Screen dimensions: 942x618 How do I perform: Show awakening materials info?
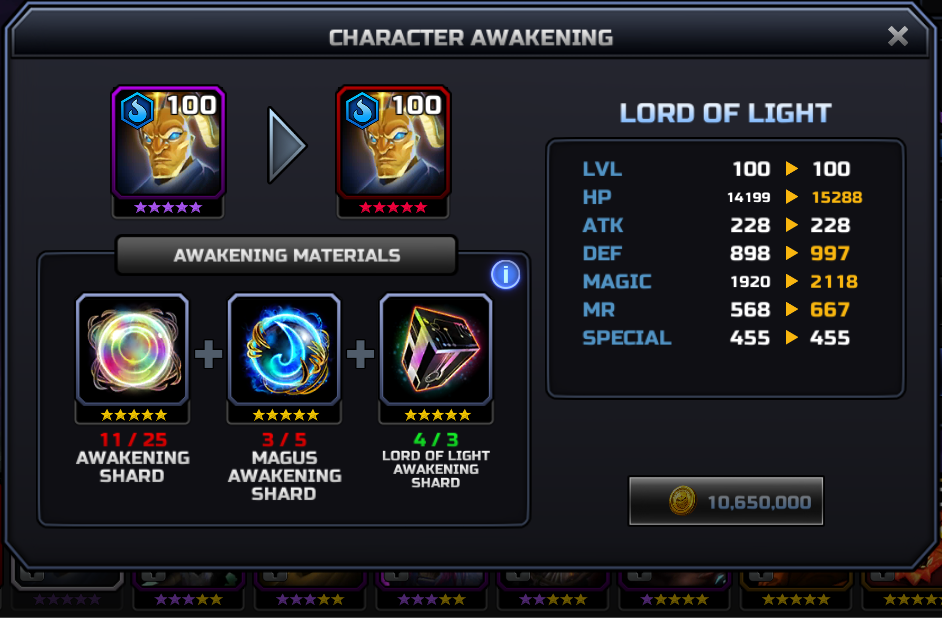[505, 275]
